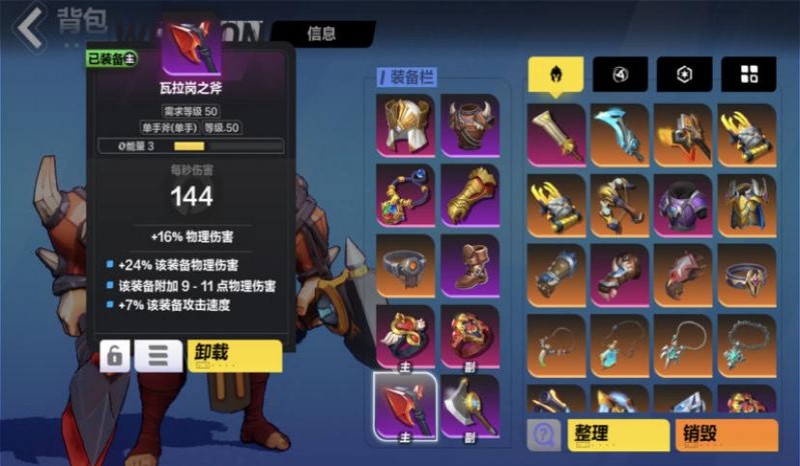Image resolution: width=800 pixels, height=466 pixels.
Task: Open the magnifier search icon next to 整理
Action: (x=543, y=434)
